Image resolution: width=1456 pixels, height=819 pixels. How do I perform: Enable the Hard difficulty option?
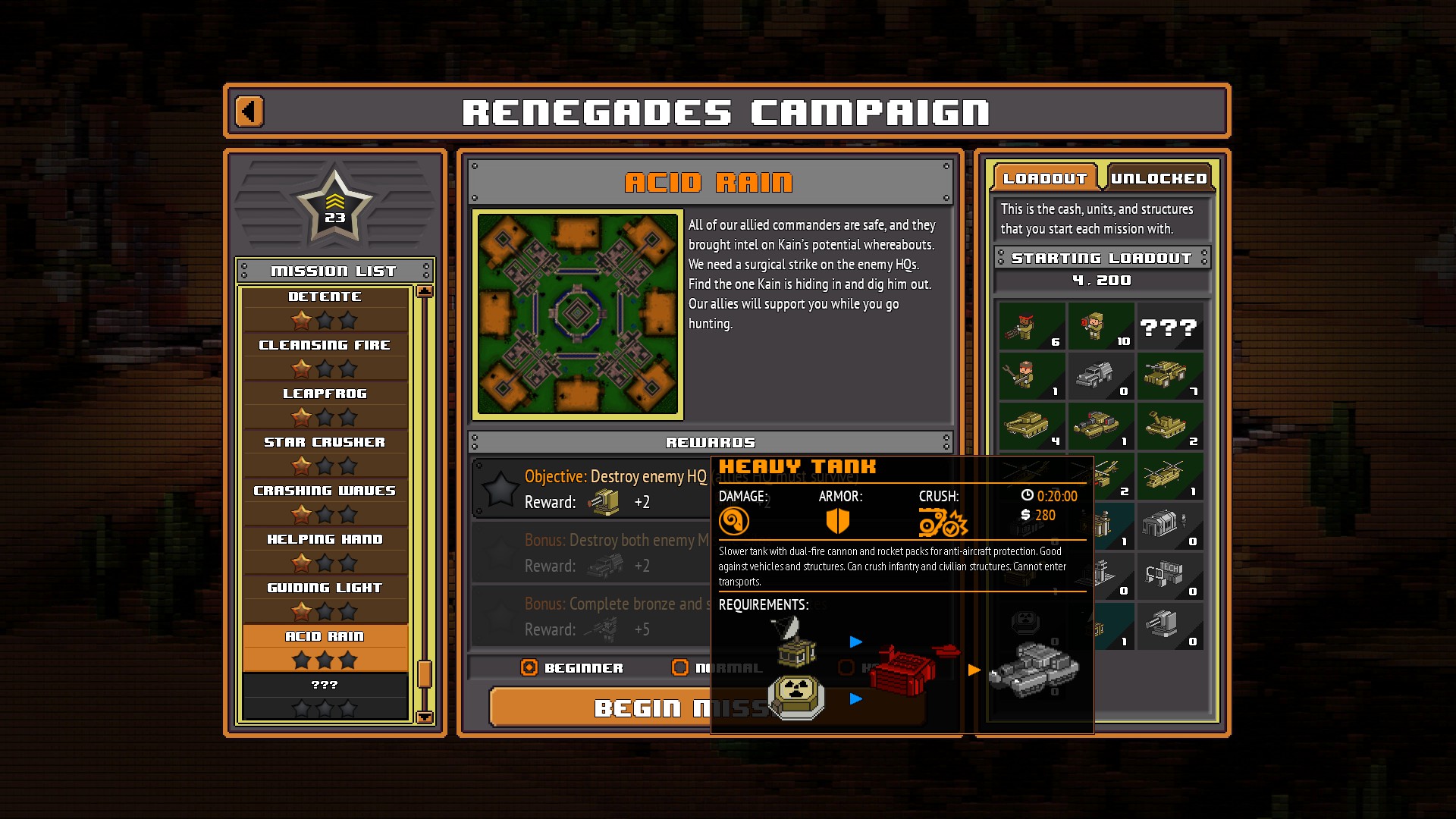coord(845,667)
